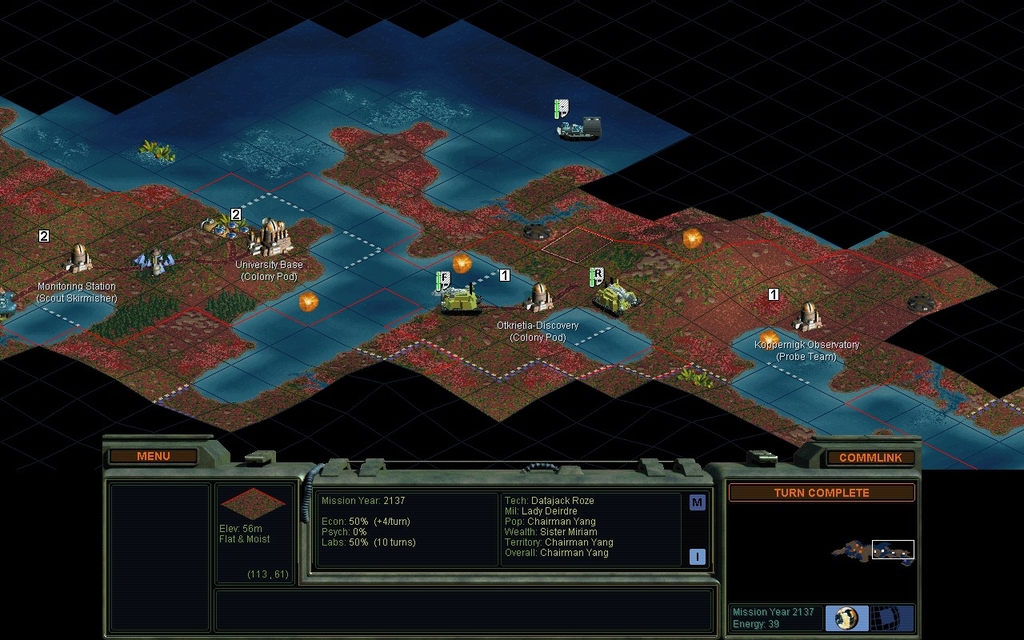Viewport: 1024px width, 640px height.
Task: Select the sea unit with green flag
Action: tap(579, 126)
